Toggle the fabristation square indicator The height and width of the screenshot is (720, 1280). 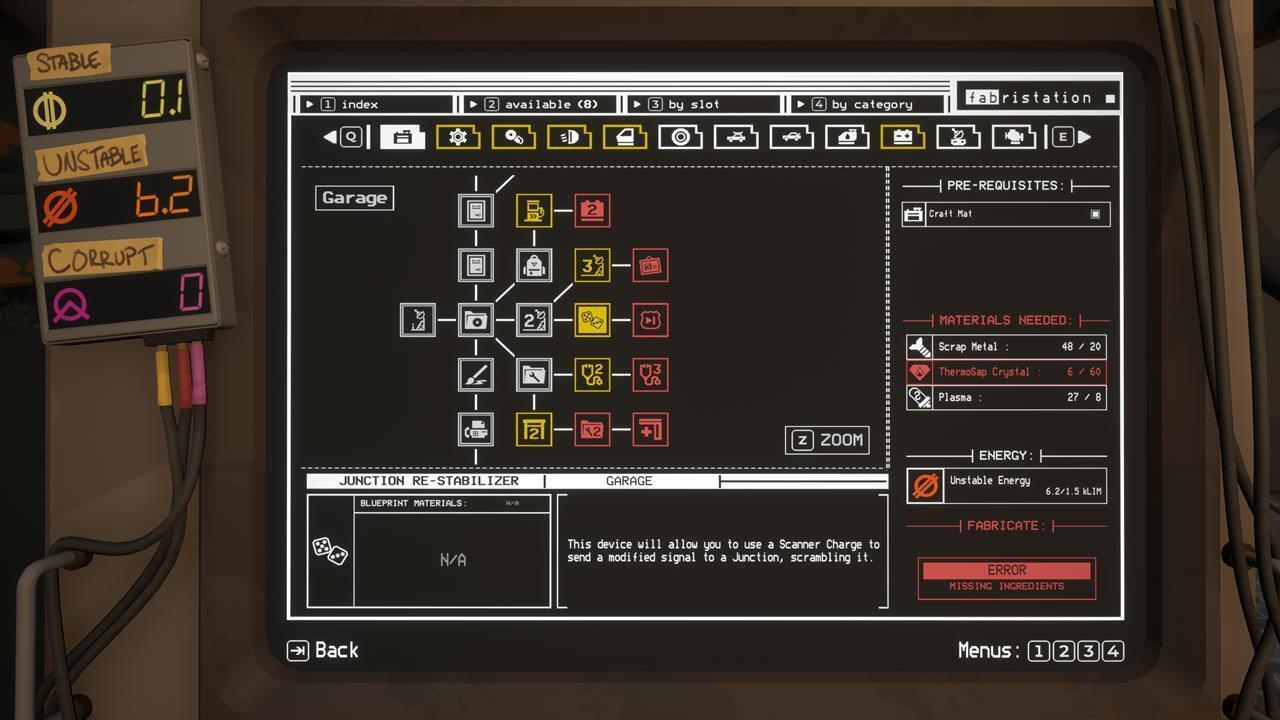(1111, 97)
